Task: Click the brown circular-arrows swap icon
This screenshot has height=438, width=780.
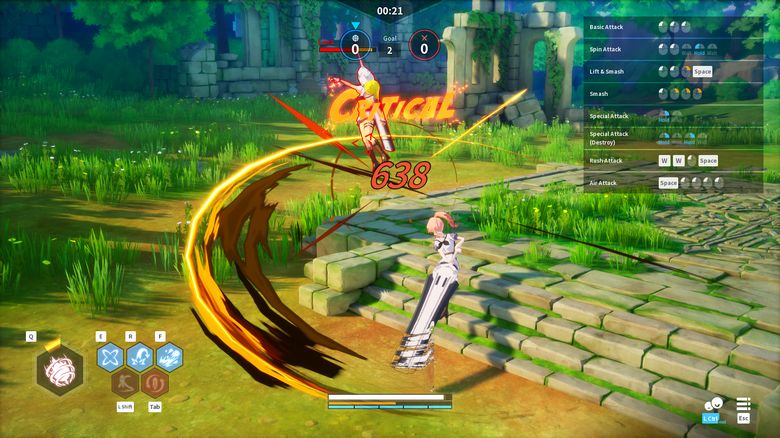Action: [154, 383]
